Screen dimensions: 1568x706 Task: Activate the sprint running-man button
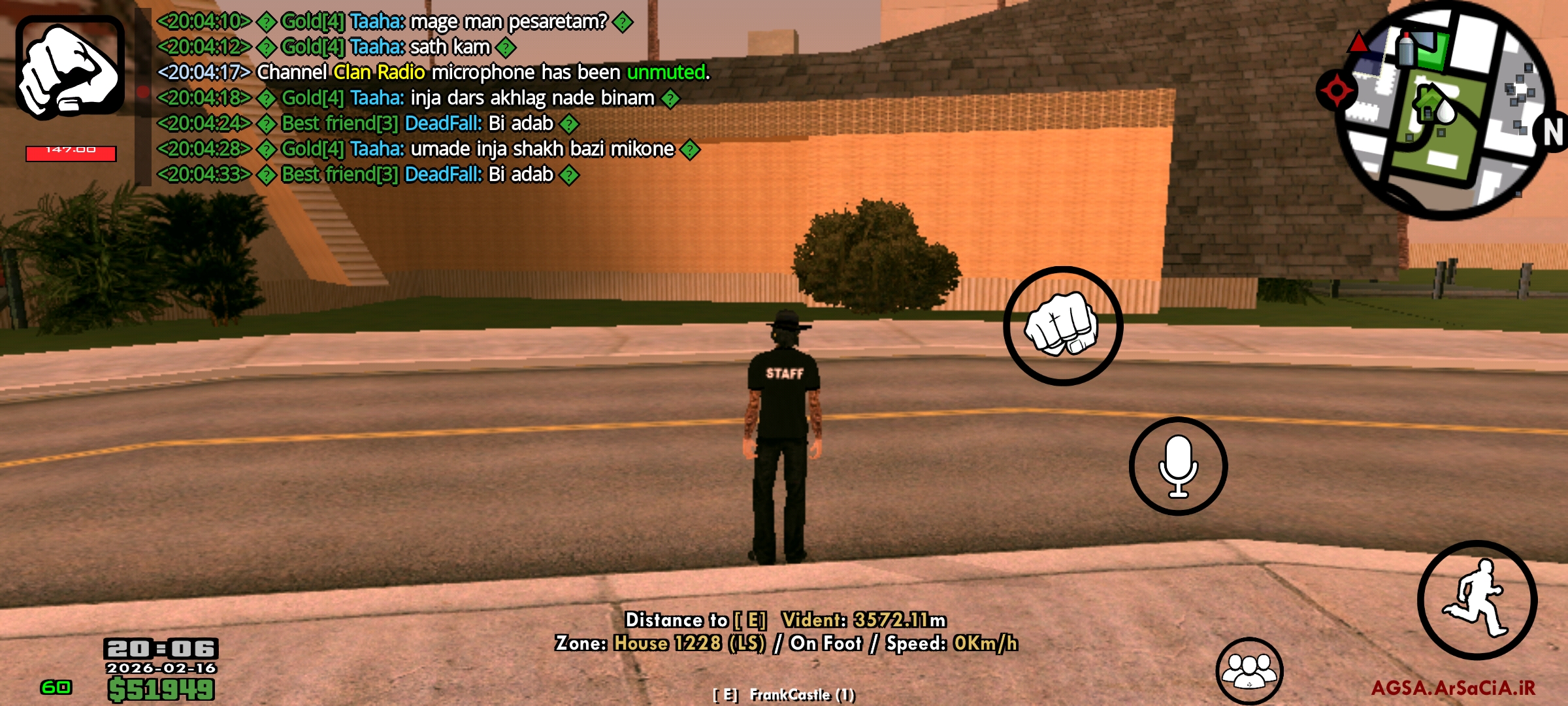[x=1477, y=599]
